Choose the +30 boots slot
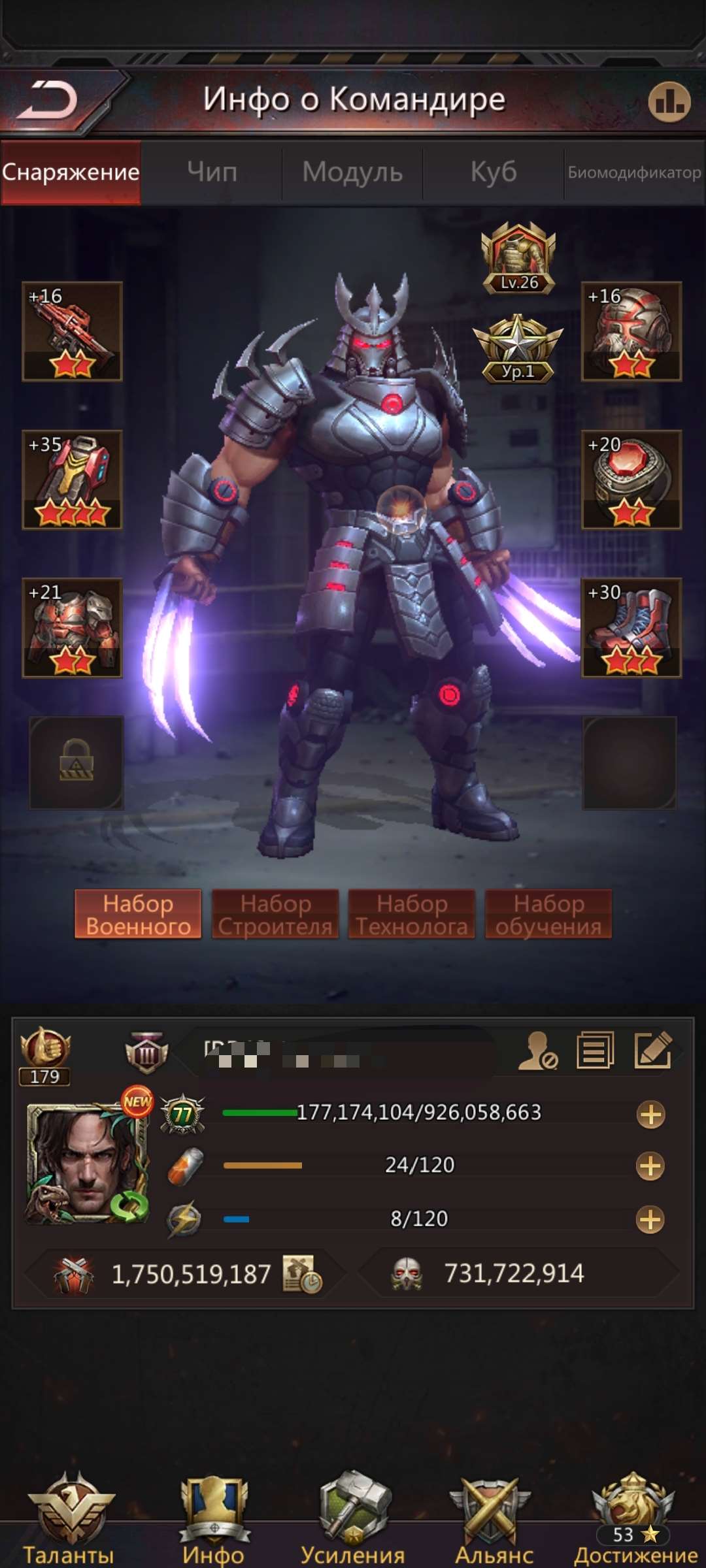 pos(631,628)
